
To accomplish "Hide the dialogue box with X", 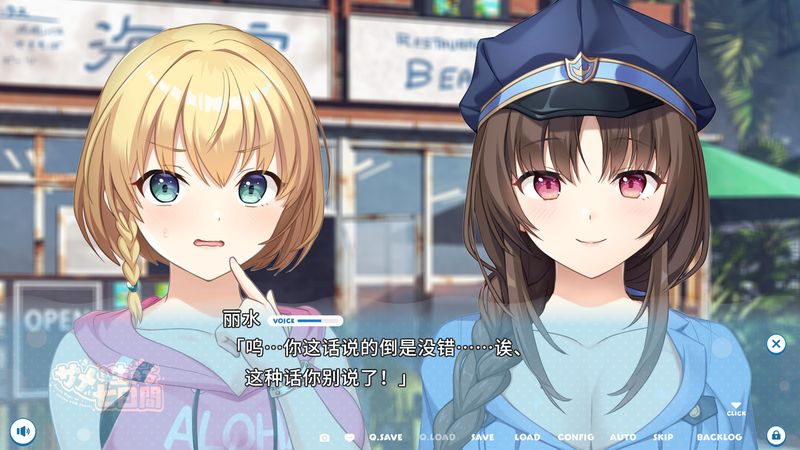I will pyautogui.click(x=776, y=344).
